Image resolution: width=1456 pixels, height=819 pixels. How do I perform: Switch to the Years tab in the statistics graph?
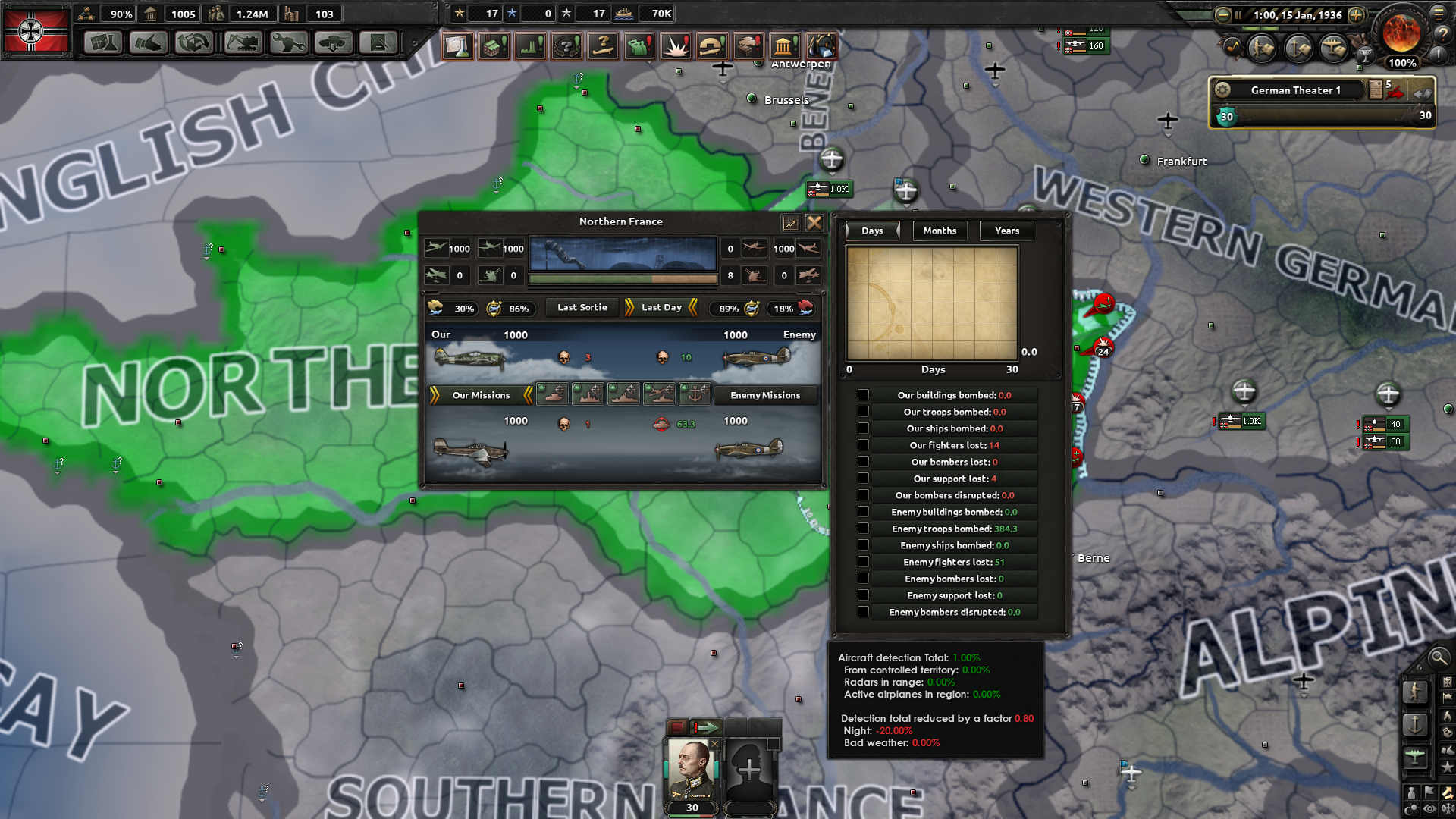pos(1006,231)
